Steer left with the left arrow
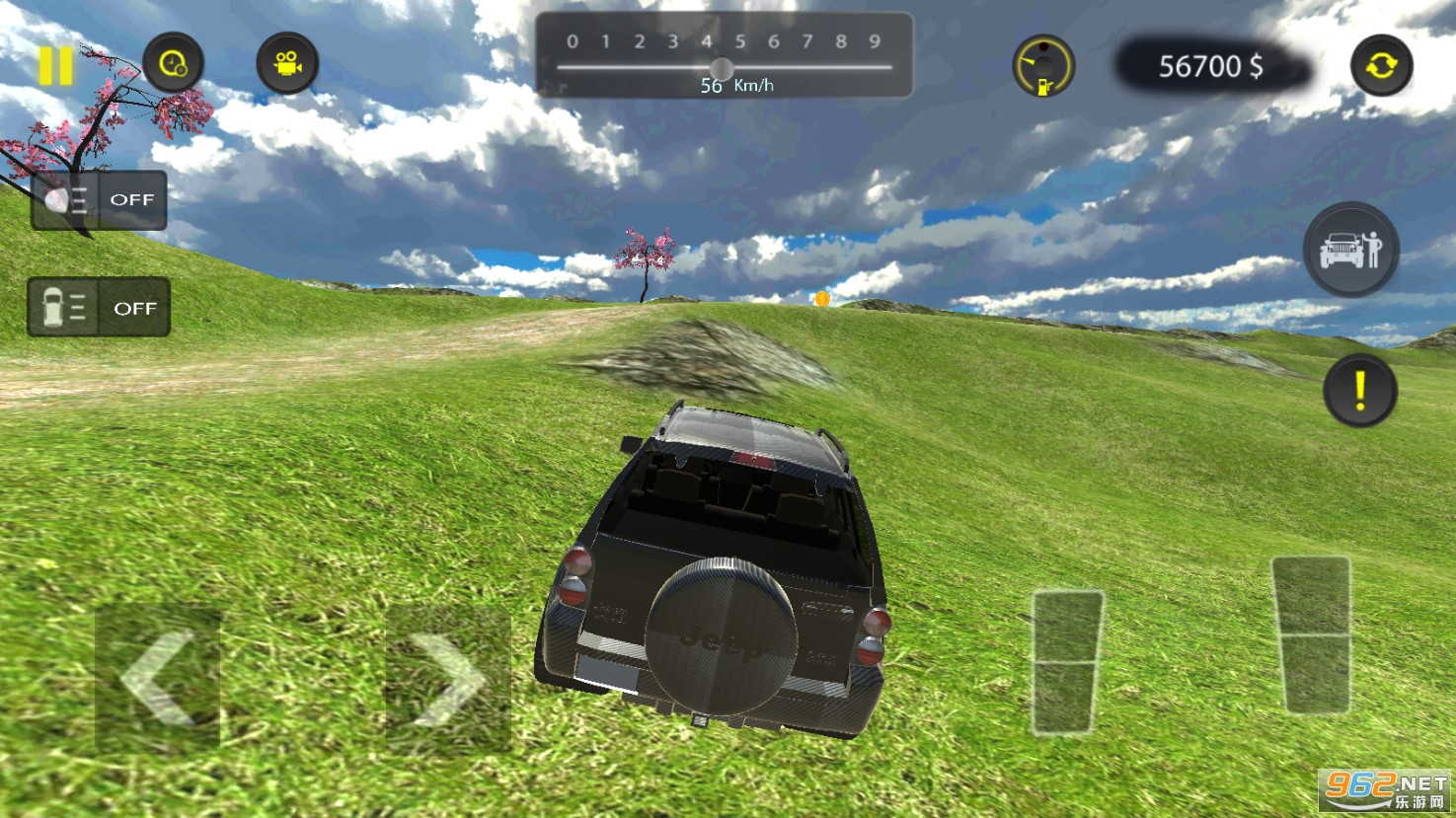Screen dimensions: 1456x818 pyautogui.click(x=158, y=677)
